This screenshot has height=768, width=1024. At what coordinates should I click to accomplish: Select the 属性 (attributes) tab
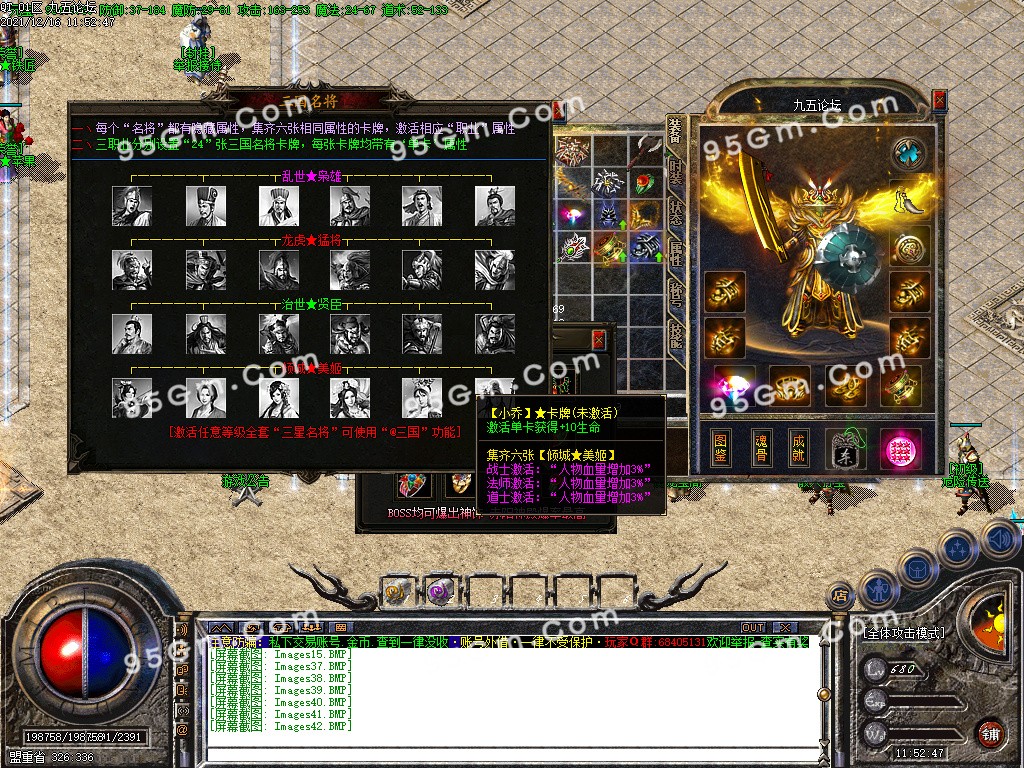[676, 252]
